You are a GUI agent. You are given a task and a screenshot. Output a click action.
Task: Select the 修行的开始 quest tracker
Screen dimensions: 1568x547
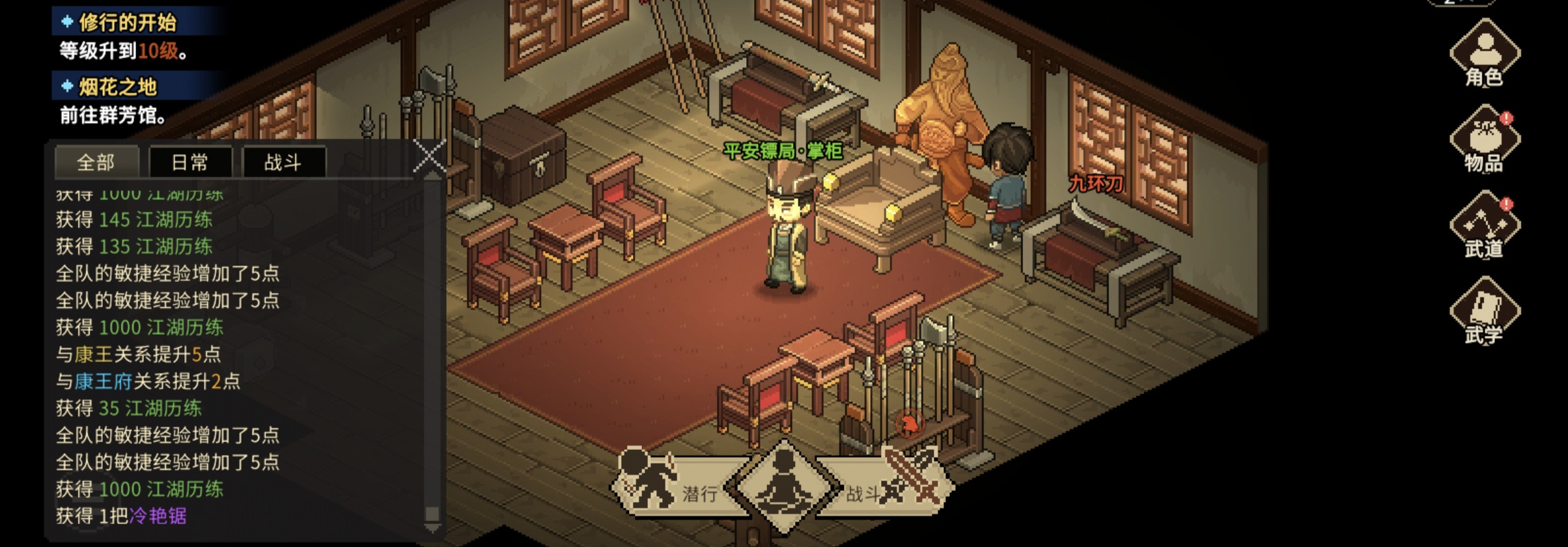127,23
